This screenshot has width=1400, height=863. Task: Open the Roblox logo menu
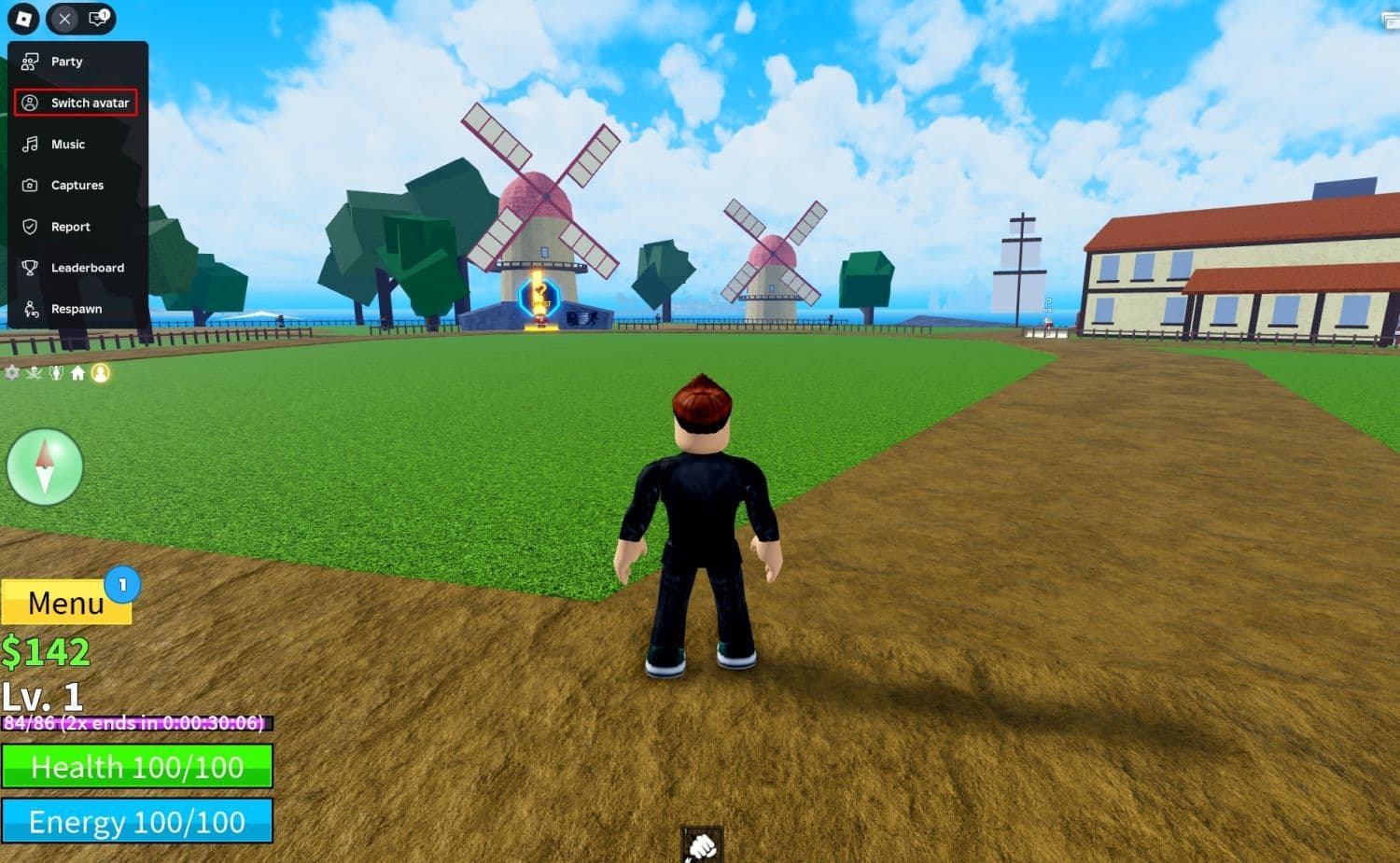(x=24, y=19)
